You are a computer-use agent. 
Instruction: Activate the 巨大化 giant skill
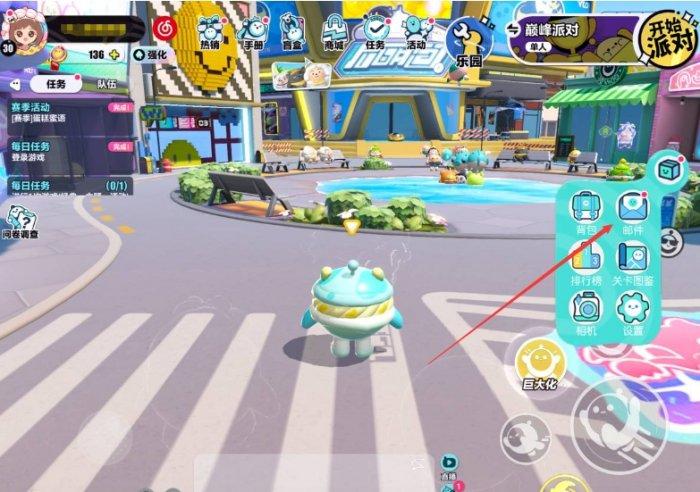click(539, 363)
